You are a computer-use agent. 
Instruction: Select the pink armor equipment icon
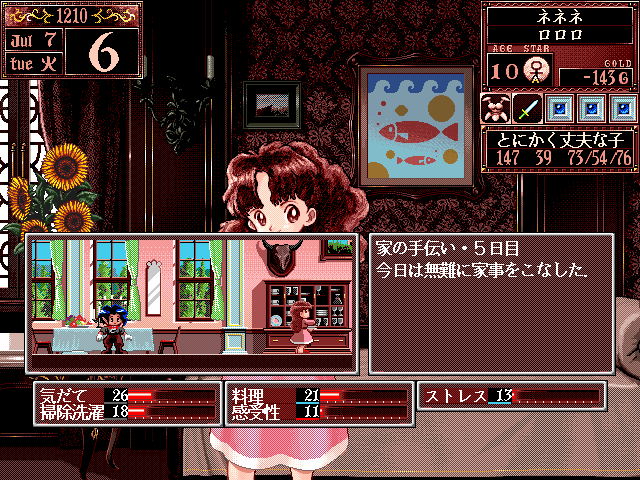[495, 107]
